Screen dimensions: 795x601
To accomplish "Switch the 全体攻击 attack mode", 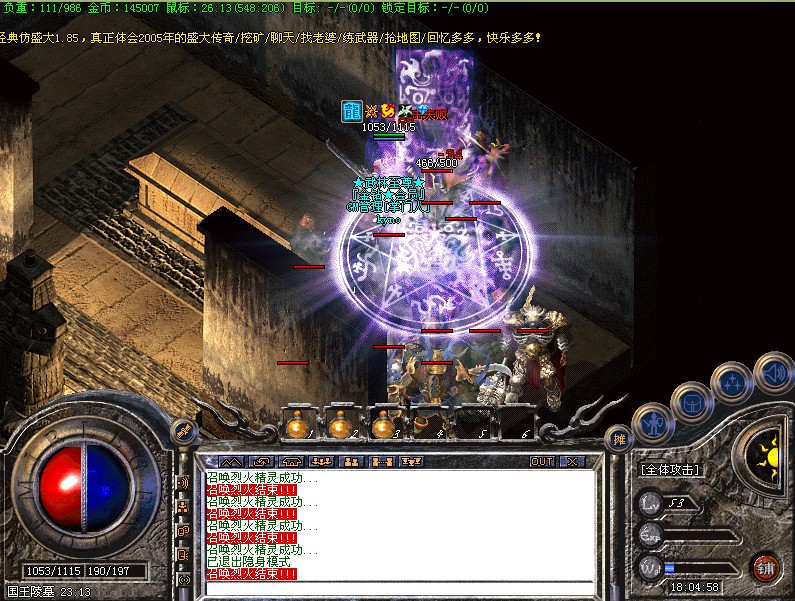I will click(669, 469).
